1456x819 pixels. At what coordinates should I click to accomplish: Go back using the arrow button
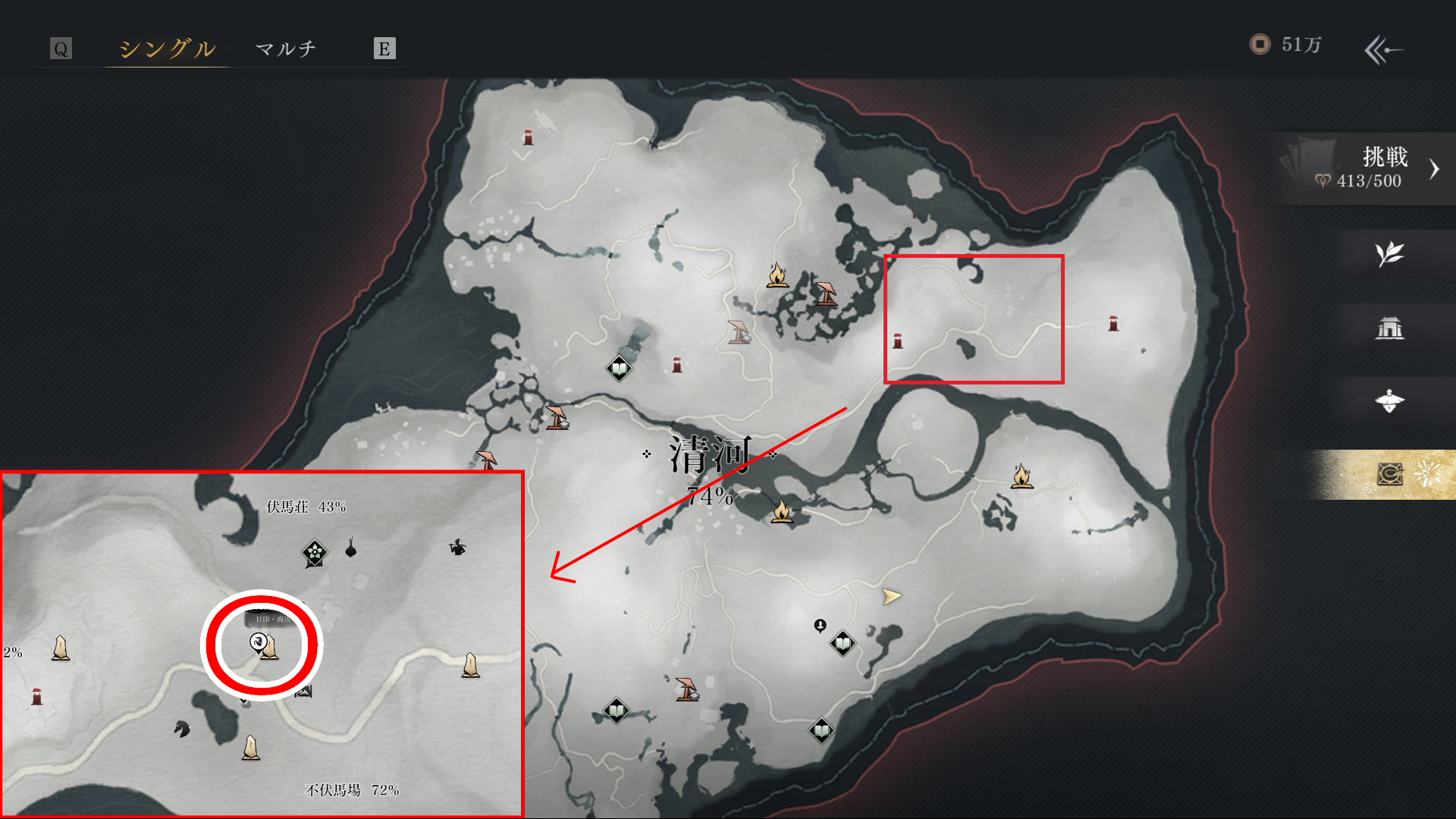click(x=1383, y=50)
